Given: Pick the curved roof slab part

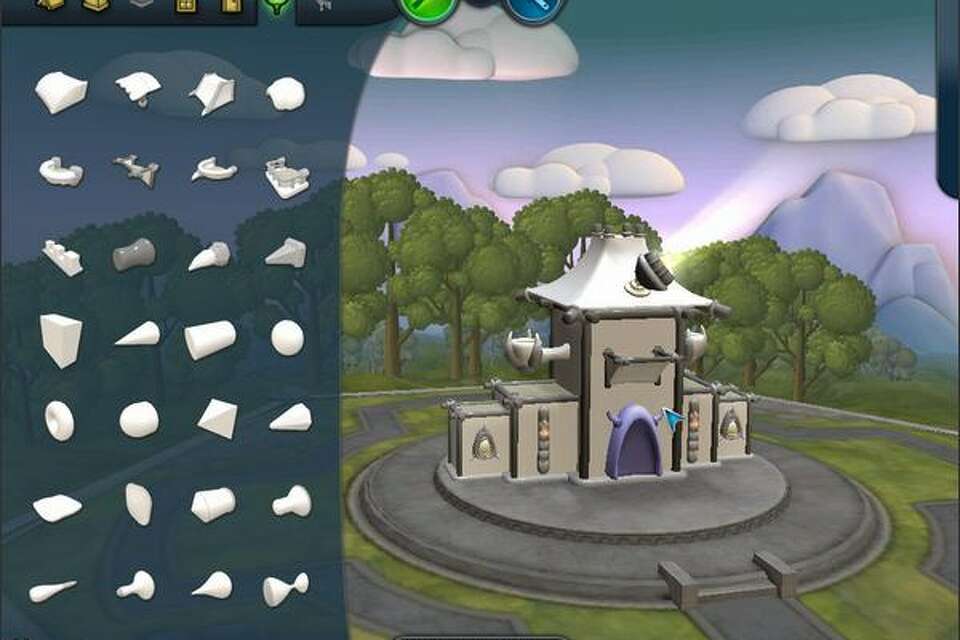Looking at the screenshot, I should pos(61,92).
